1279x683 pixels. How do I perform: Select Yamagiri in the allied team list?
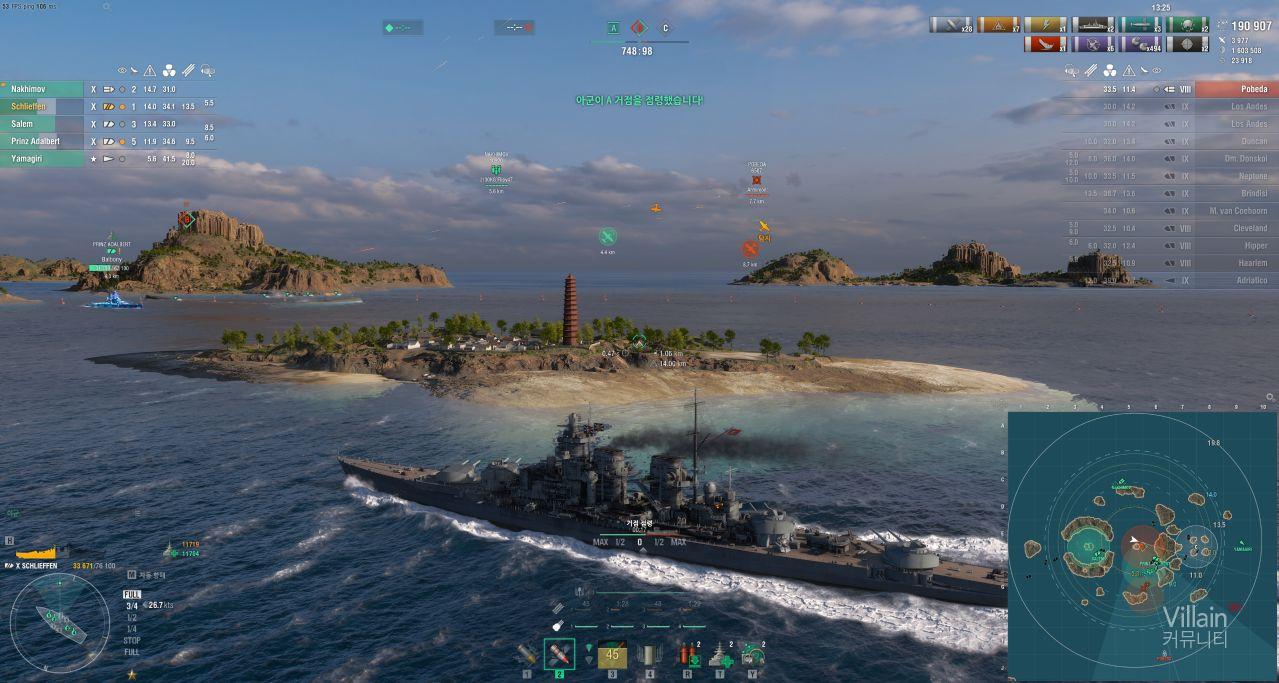[42, 158]
